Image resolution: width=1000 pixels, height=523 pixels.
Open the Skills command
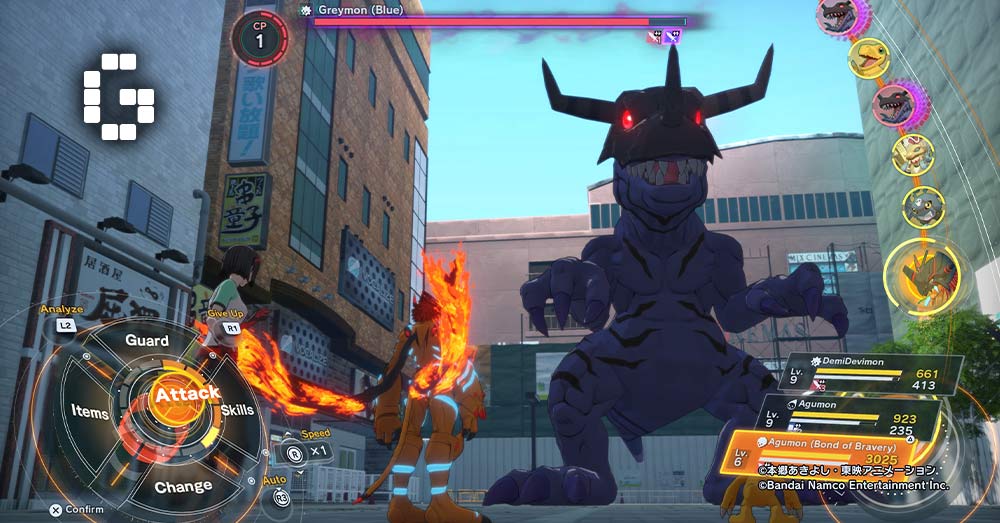click(x=237, y=409)
